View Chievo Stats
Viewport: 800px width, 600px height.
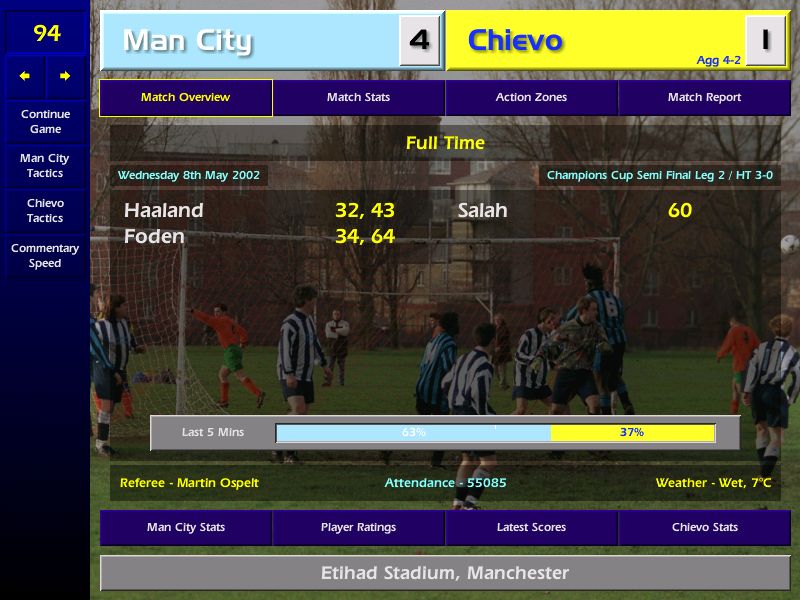click(704, 528)
